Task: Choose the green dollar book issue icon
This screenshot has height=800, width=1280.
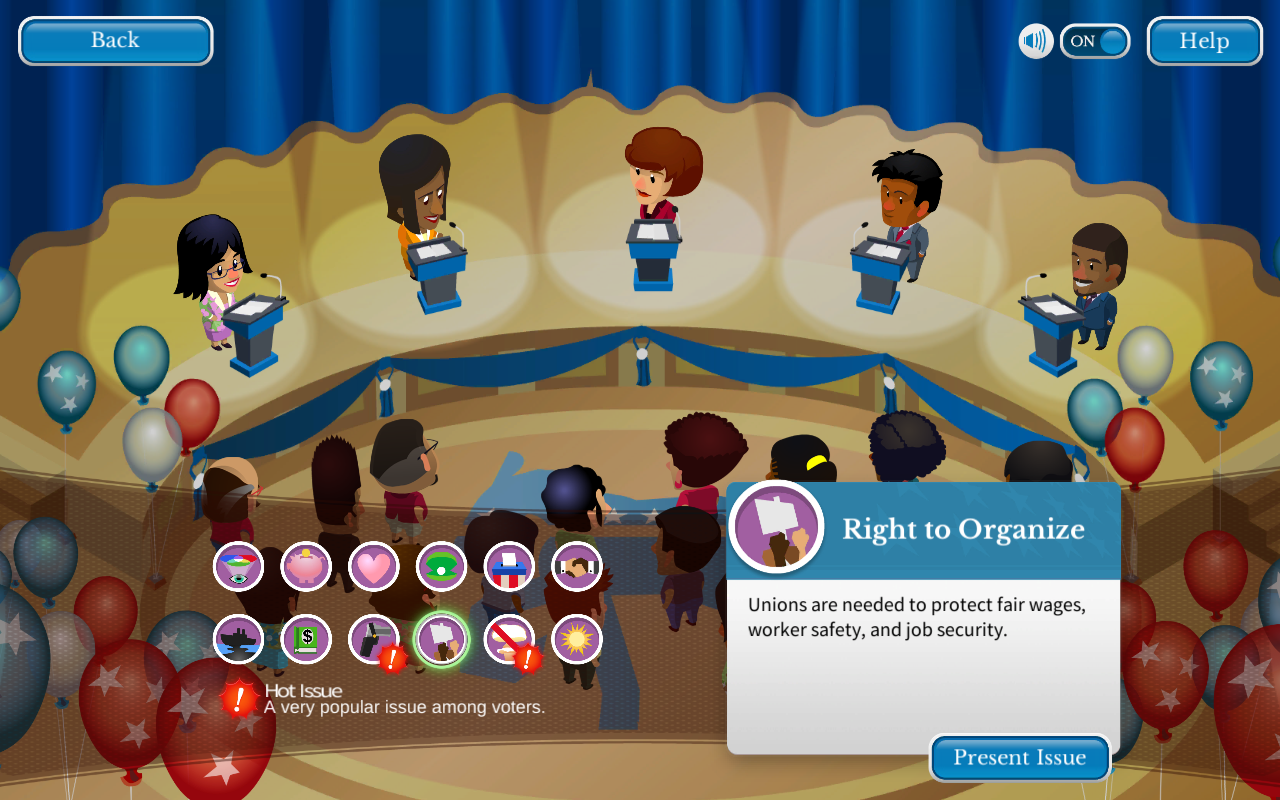Action: tap(306, 639)
